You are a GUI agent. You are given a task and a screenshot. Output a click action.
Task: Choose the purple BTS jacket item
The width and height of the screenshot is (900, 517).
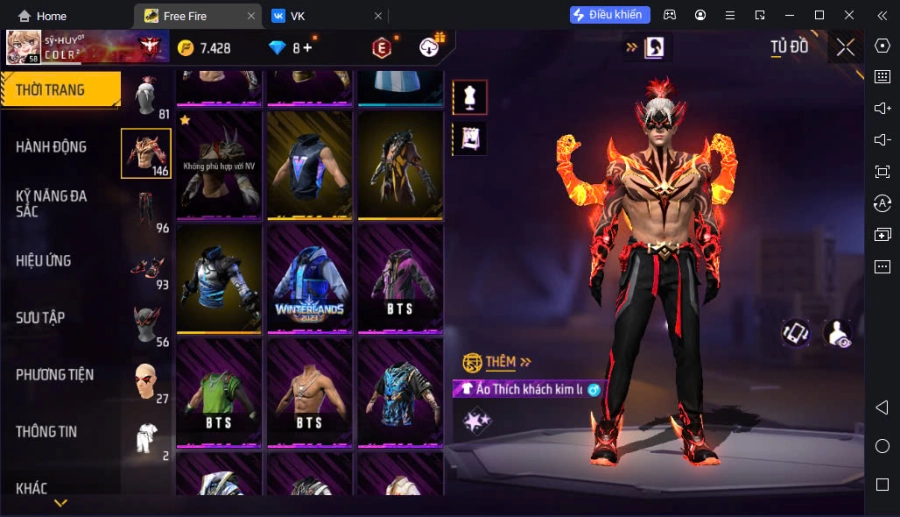pos(400,279)
